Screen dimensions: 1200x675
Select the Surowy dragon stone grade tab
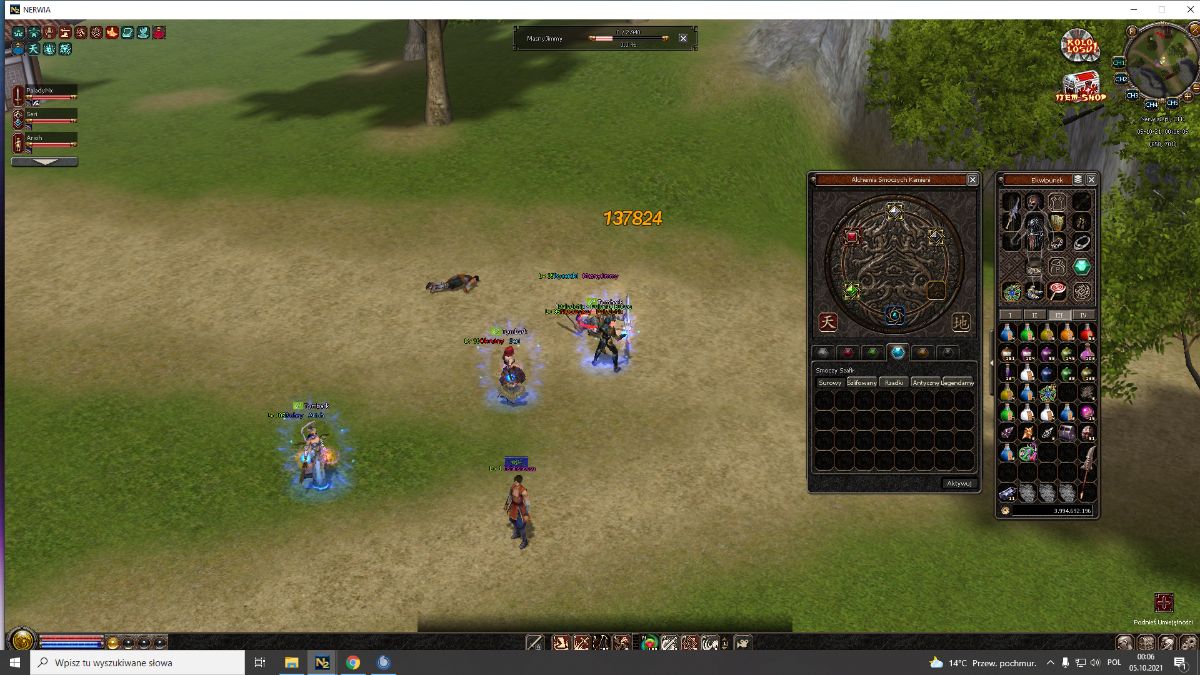(x=830, y=382)
